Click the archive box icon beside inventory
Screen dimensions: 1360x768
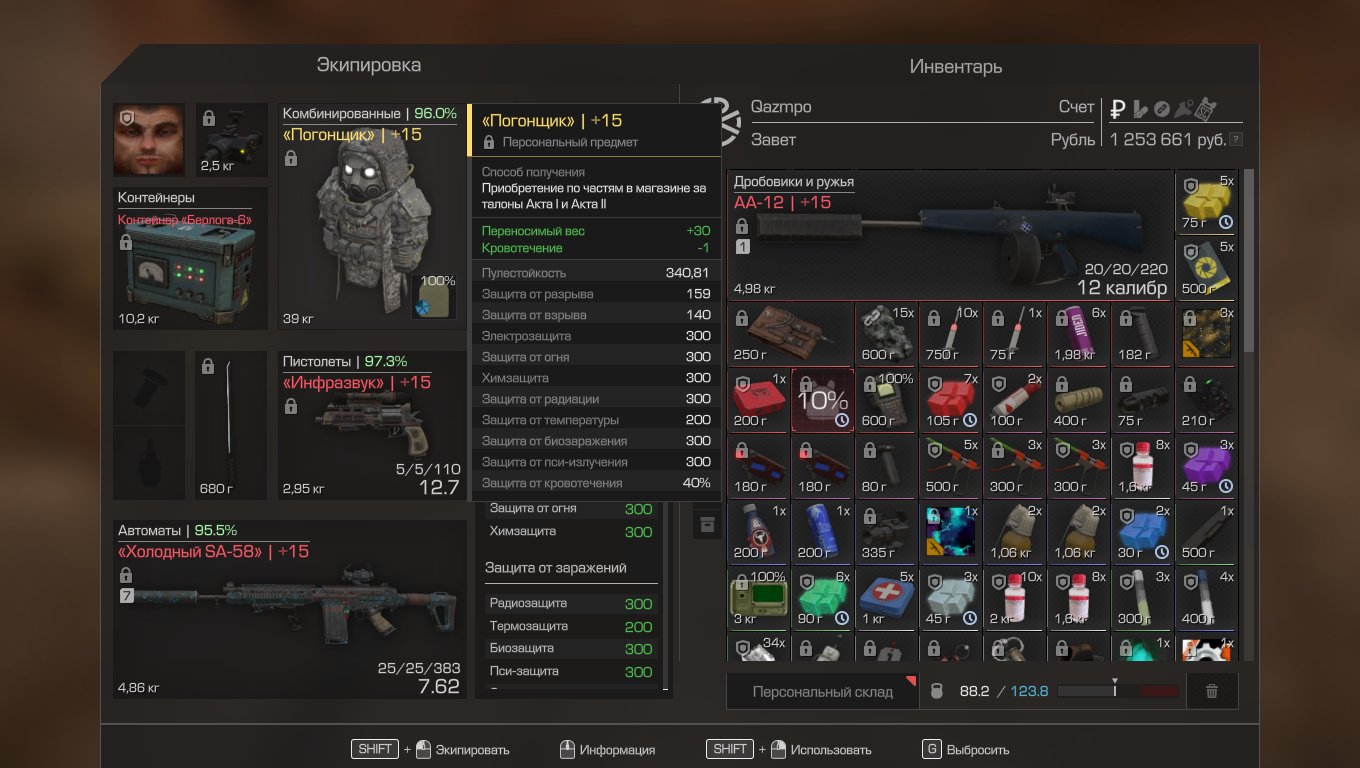click(x=707, y=524)
